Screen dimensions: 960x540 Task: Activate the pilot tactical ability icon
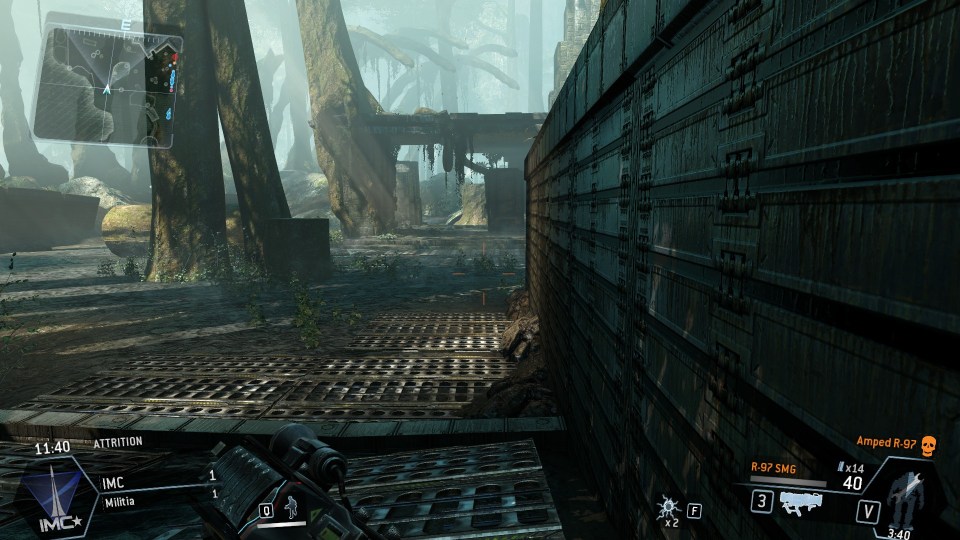coord(291,506)
